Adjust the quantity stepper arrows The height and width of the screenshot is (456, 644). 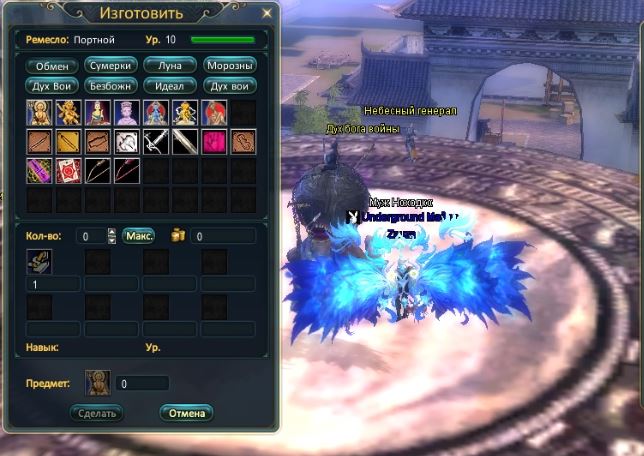coord(112,237)
